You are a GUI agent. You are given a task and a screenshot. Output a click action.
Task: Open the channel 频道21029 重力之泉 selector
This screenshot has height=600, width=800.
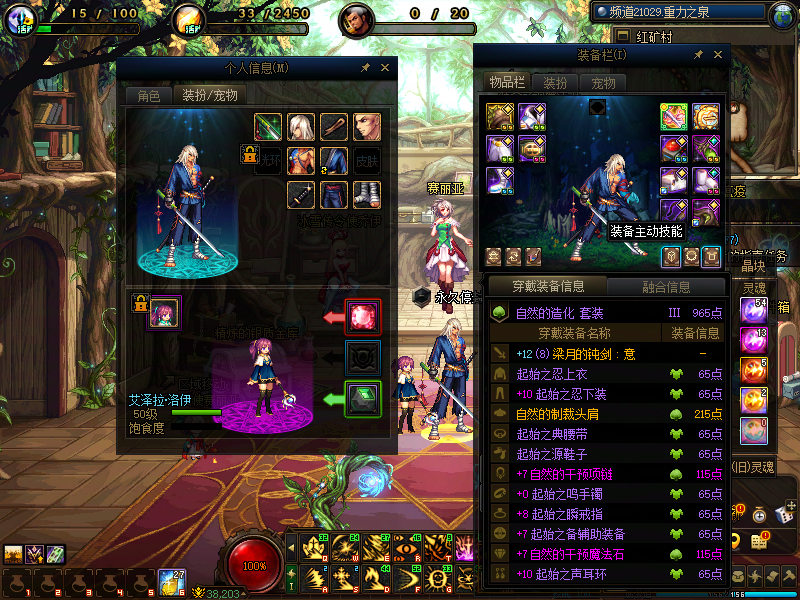point(680,14)
